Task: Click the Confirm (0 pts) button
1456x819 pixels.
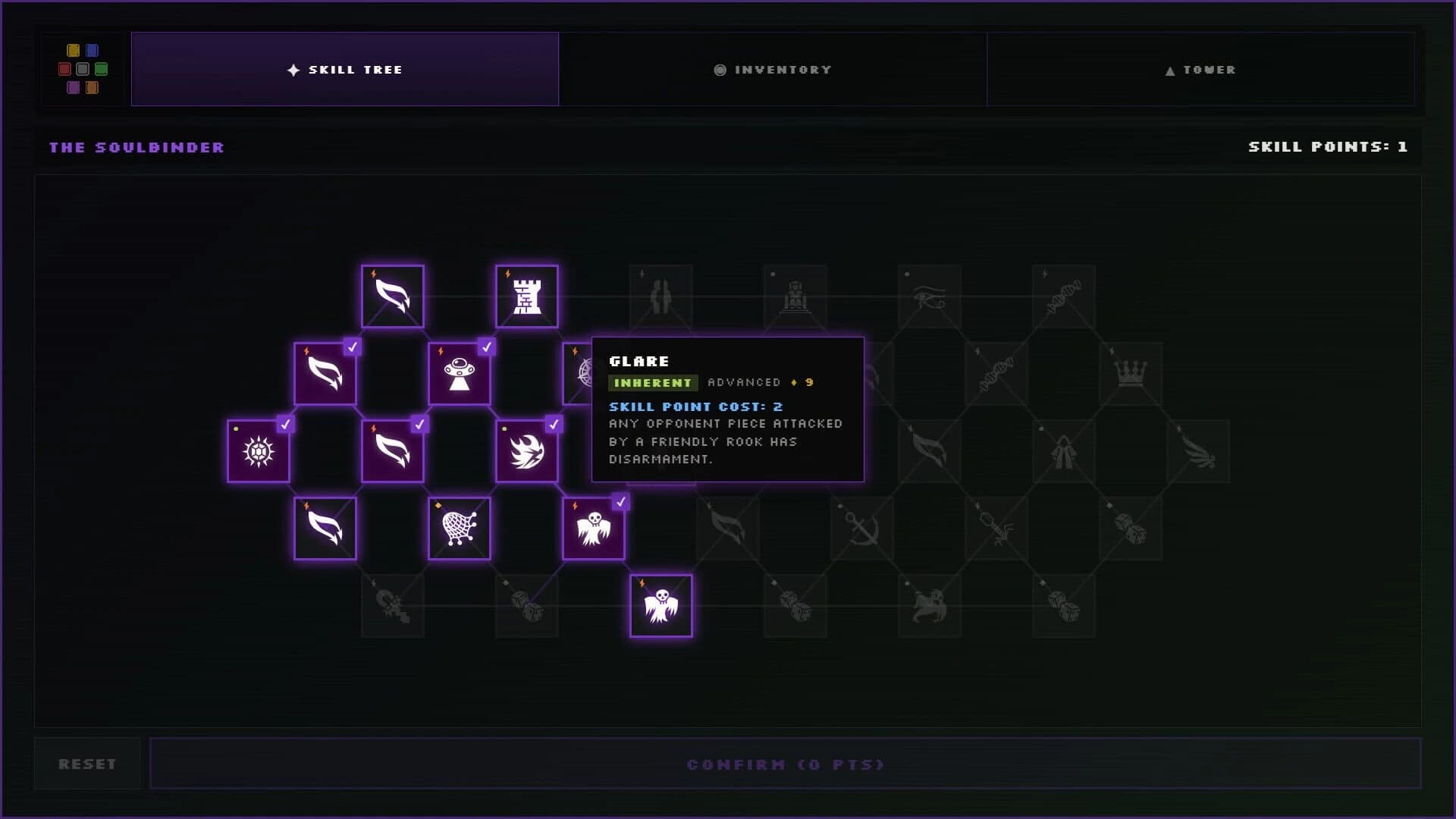Action: [785, 764]
